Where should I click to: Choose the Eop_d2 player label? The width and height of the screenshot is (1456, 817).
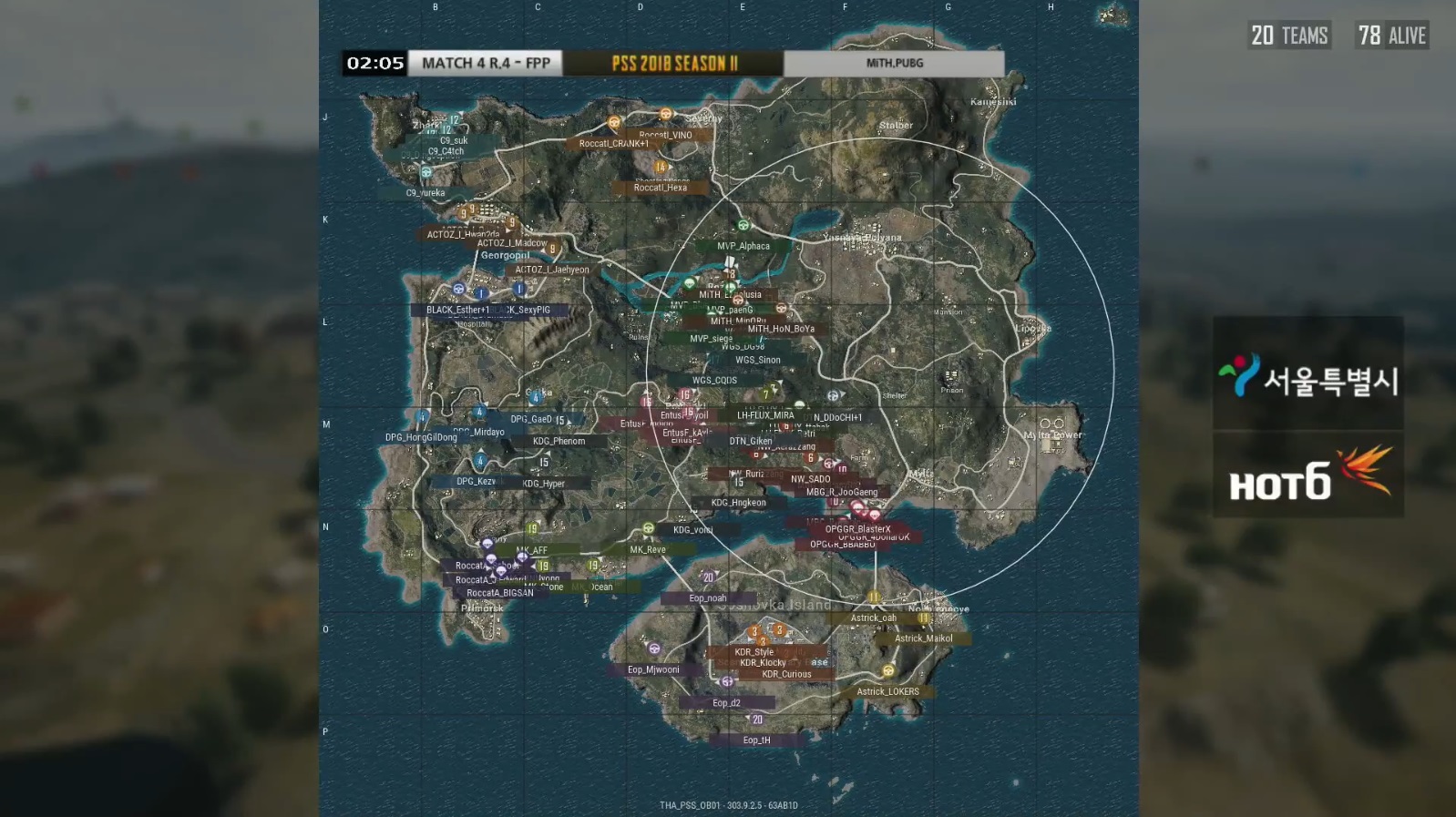click(x=726, y=703)
